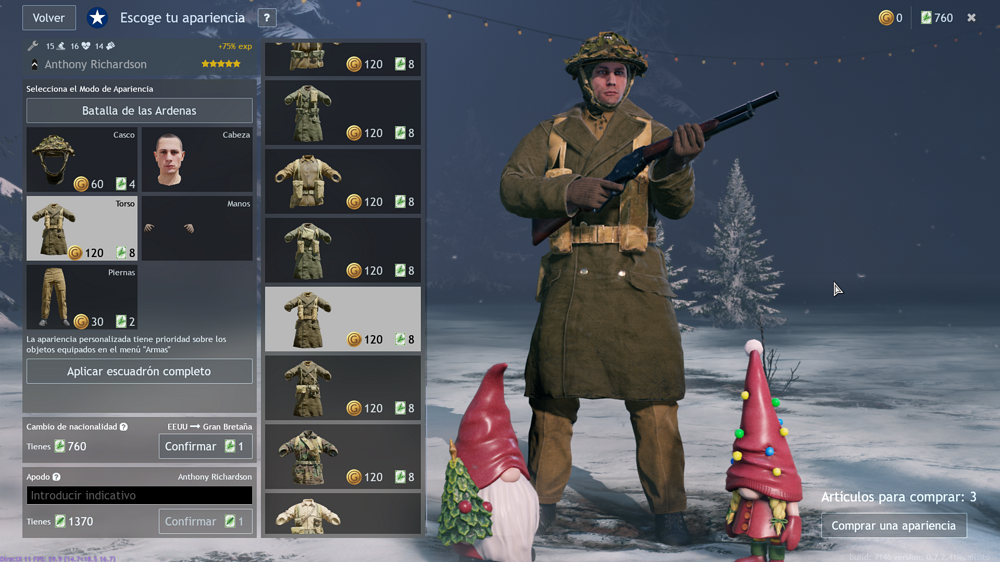Confirm the nationality change to Gran Bretaña
The image size is (1000, 562).
click(205, 446)
